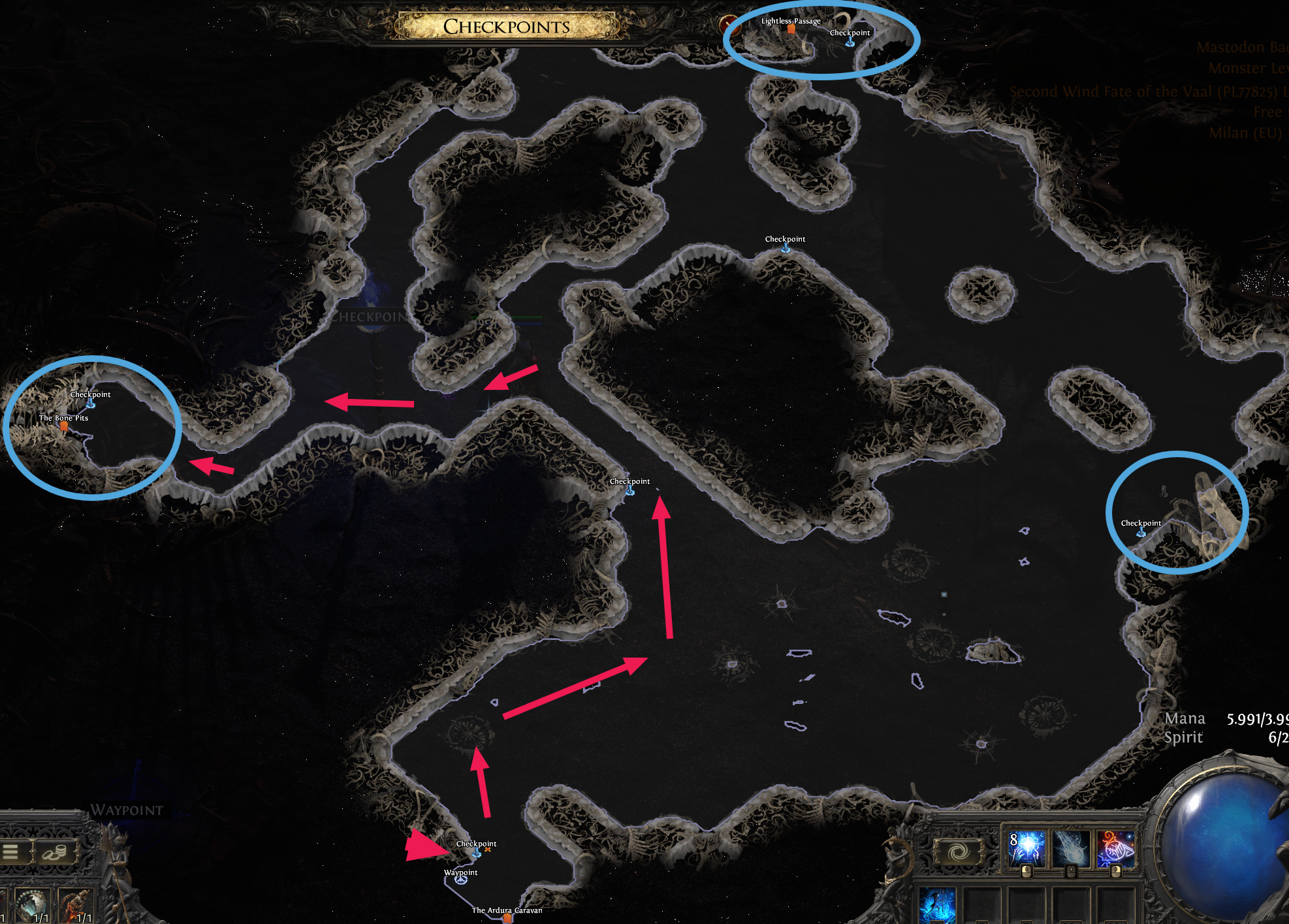Click the glowing egg charm showing 1/1
The width and height of the screenshot is (1289, 924).
[x=33, y=905]
